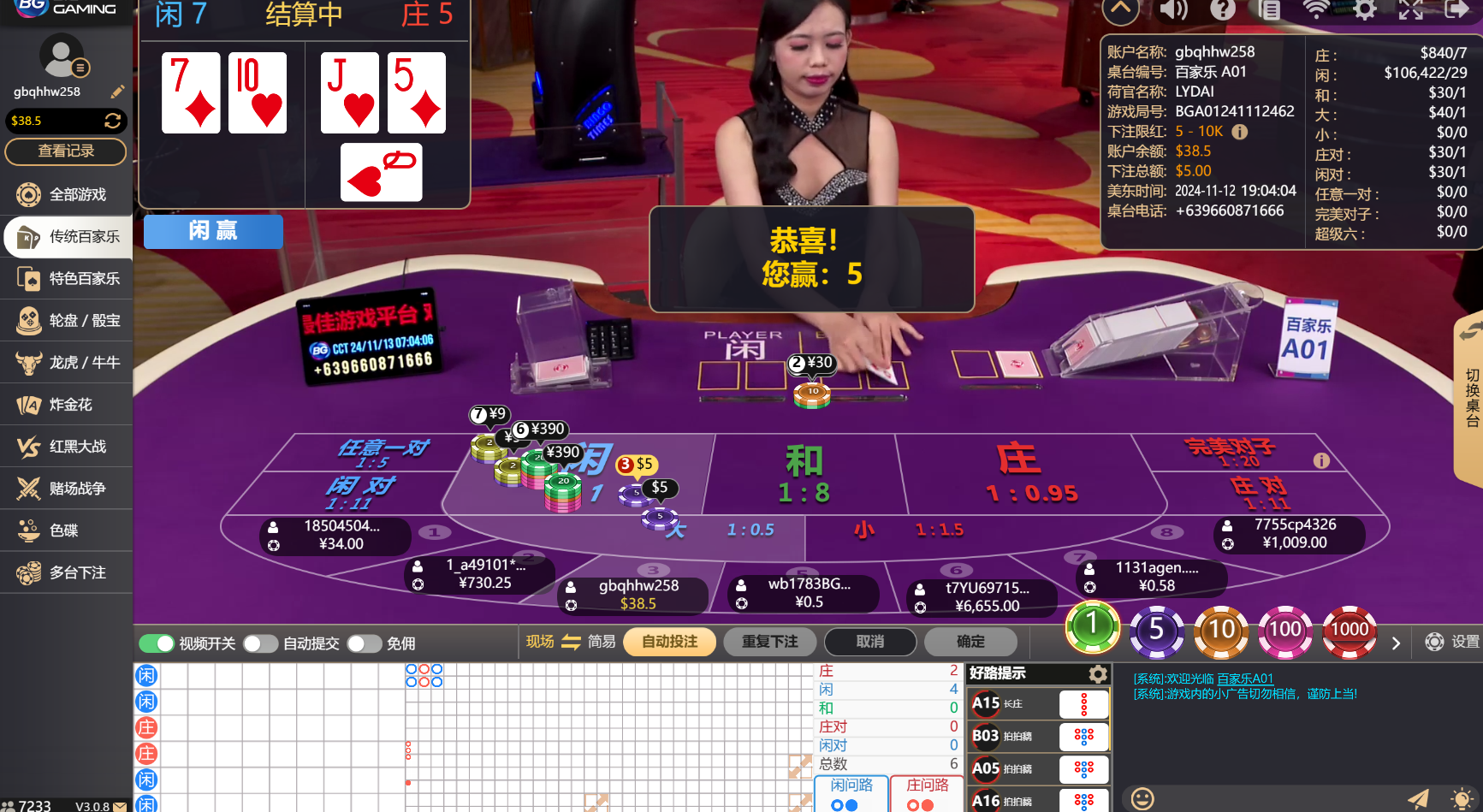Enable the 自动提交 auto-submit toggle
This screenshot has height=812, width=1483.
click(x=261, y=643)
